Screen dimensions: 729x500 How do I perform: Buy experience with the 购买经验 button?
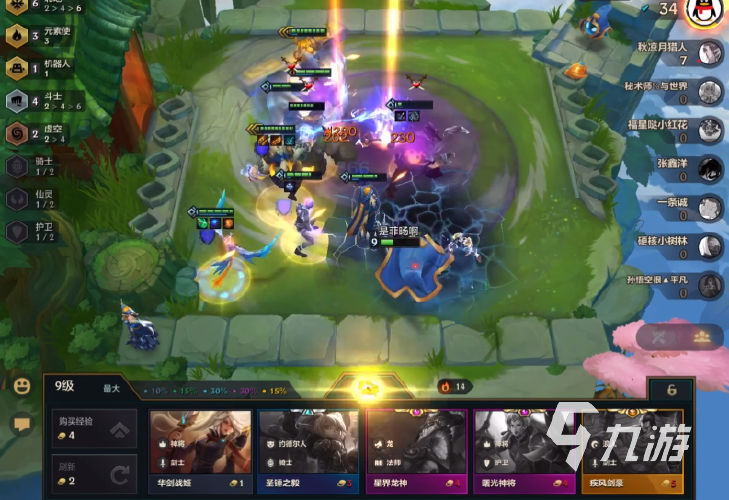[x=93, y=428]
